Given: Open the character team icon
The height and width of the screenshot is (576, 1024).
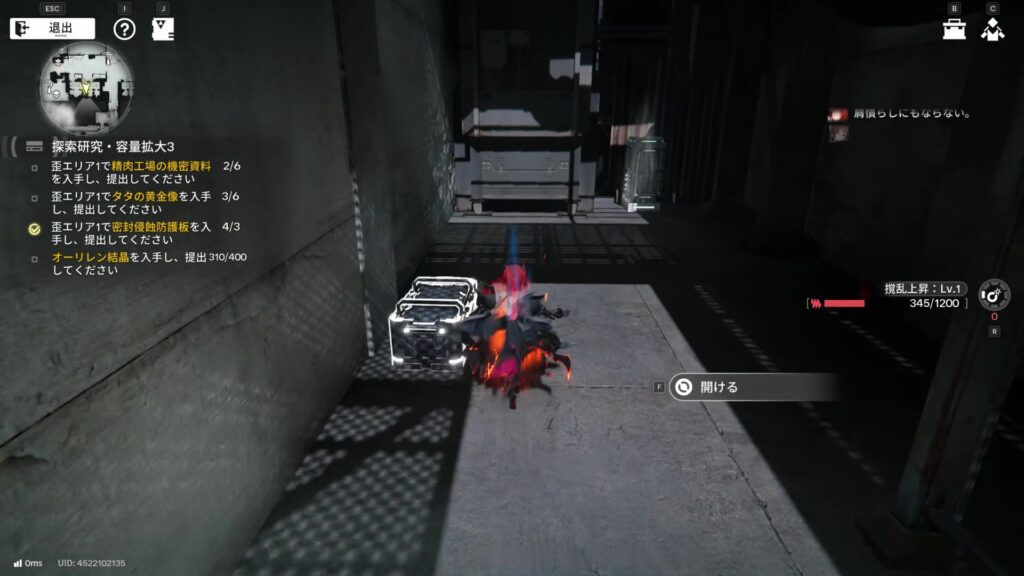Looking at the screenshot, I should pyautogui.click(x=992, y=29).
